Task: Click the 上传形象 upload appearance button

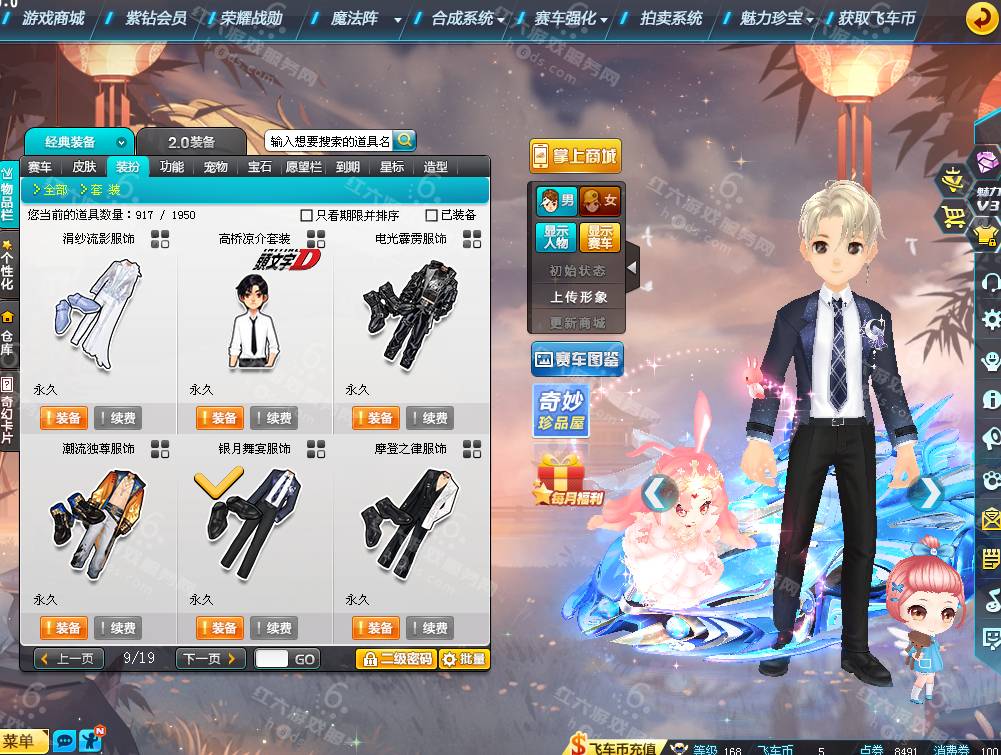Action: tap(578, 297)
